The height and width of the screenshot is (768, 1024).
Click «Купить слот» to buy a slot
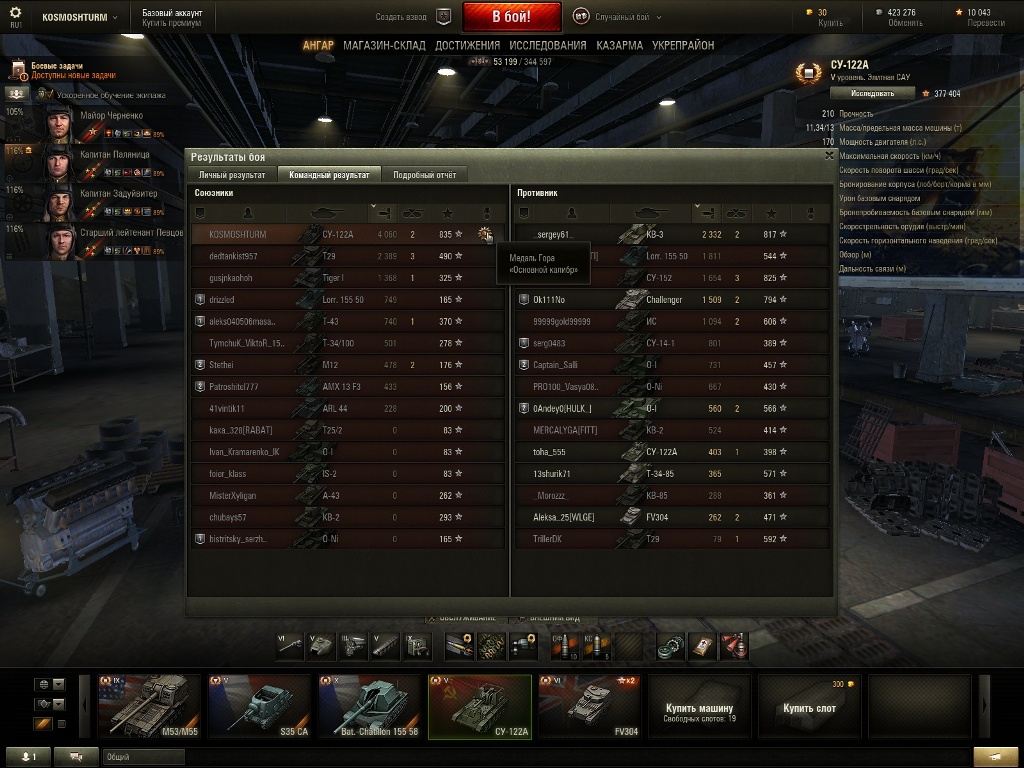tap(809, 706)
